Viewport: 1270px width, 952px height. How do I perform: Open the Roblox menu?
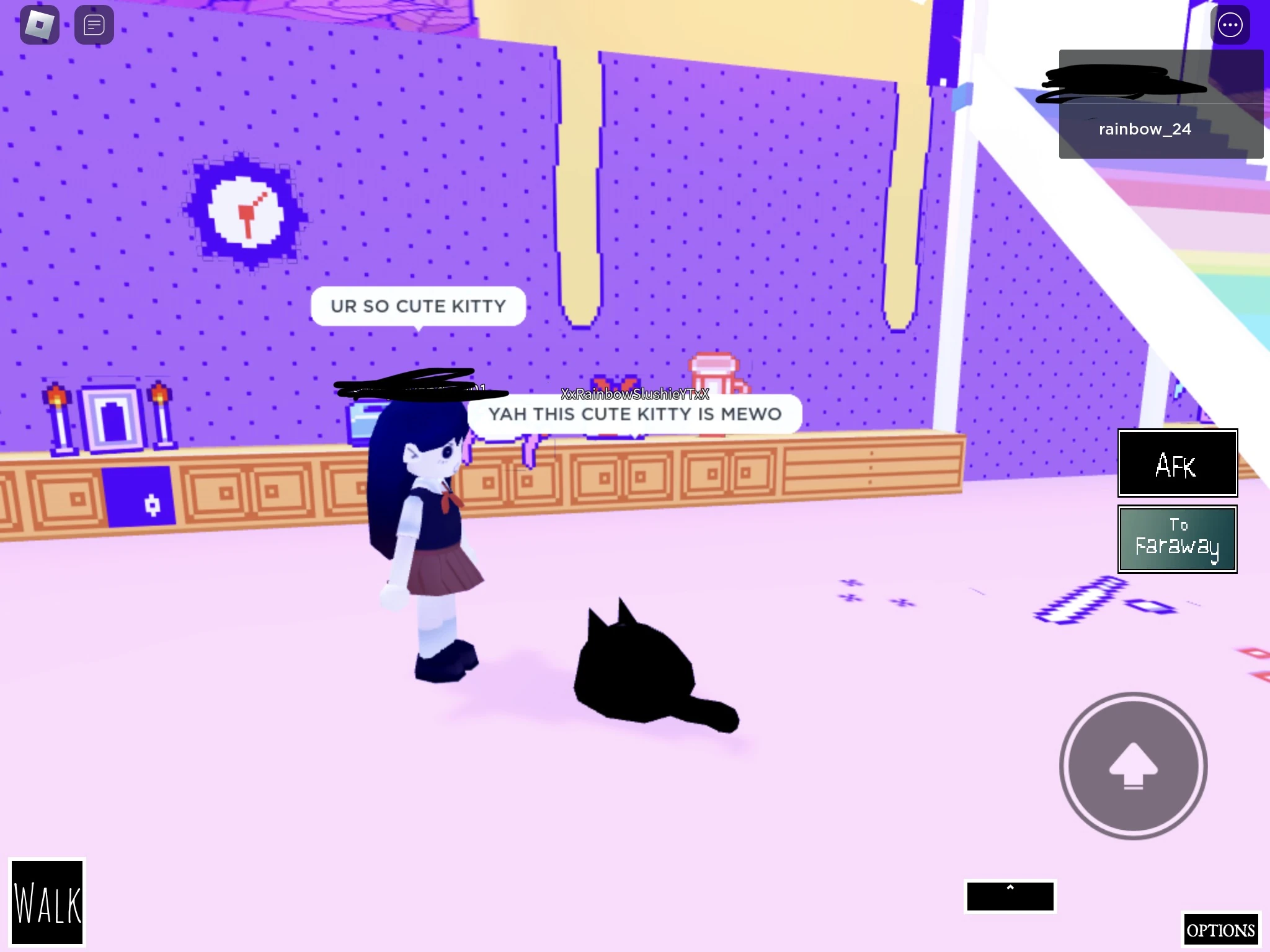(39, 24)
